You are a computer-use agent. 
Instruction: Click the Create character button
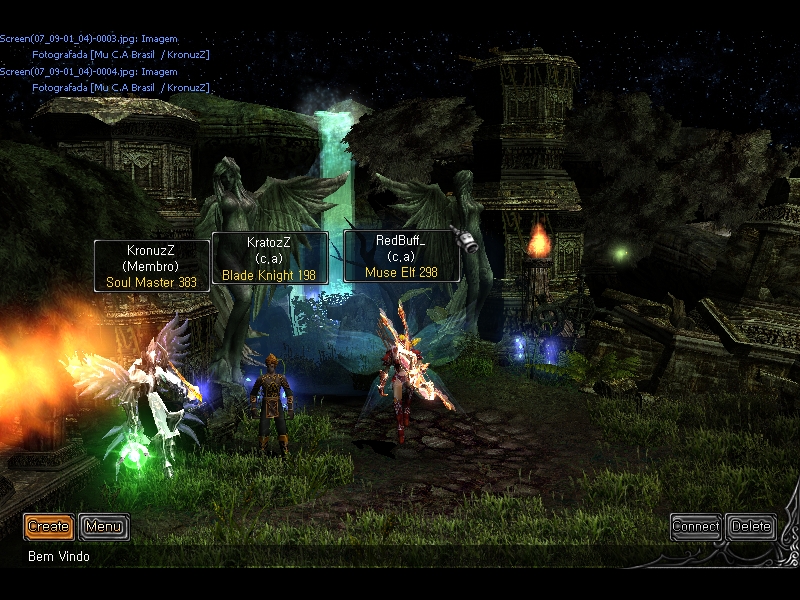coord(48,526)
